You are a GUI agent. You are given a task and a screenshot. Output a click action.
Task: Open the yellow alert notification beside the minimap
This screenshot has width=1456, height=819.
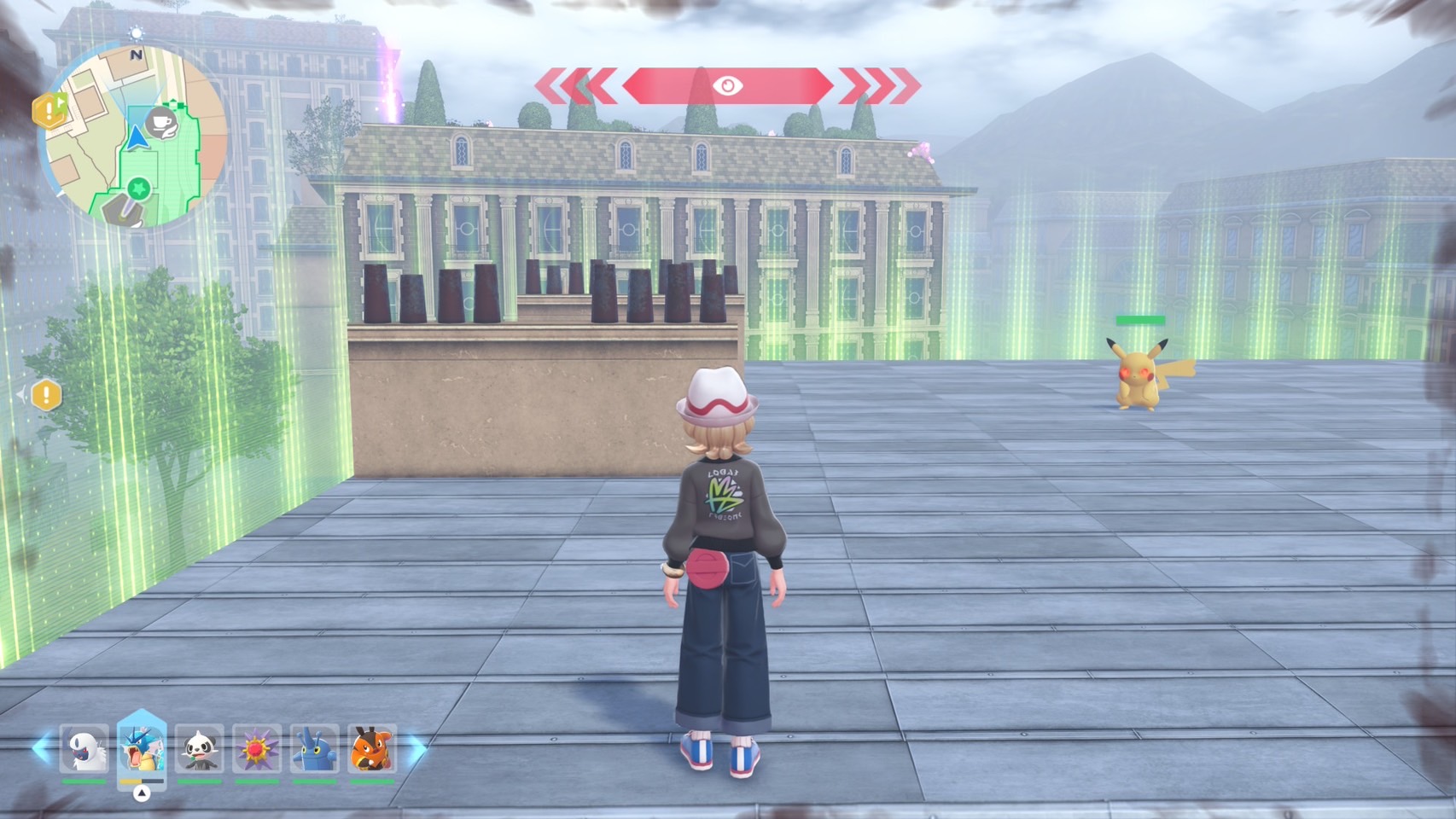click(x=50, y=110)
